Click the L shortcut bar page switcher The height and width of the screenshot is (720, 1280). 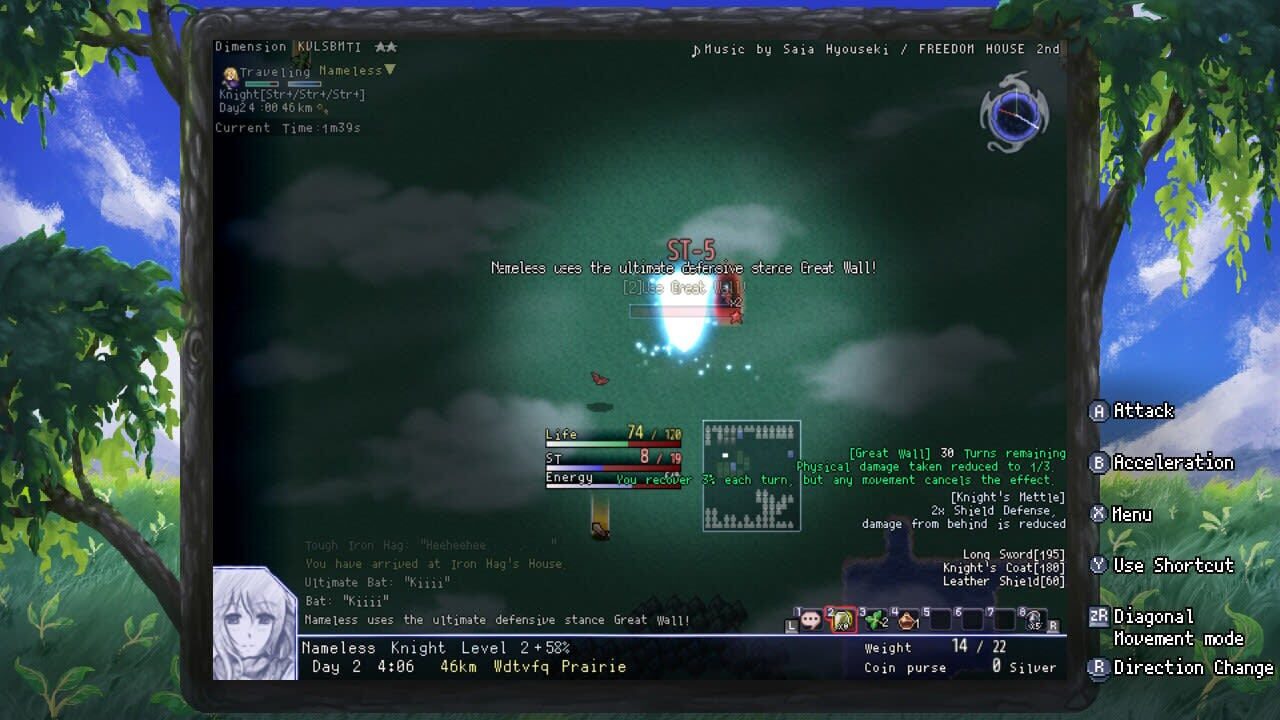[790, 627]
